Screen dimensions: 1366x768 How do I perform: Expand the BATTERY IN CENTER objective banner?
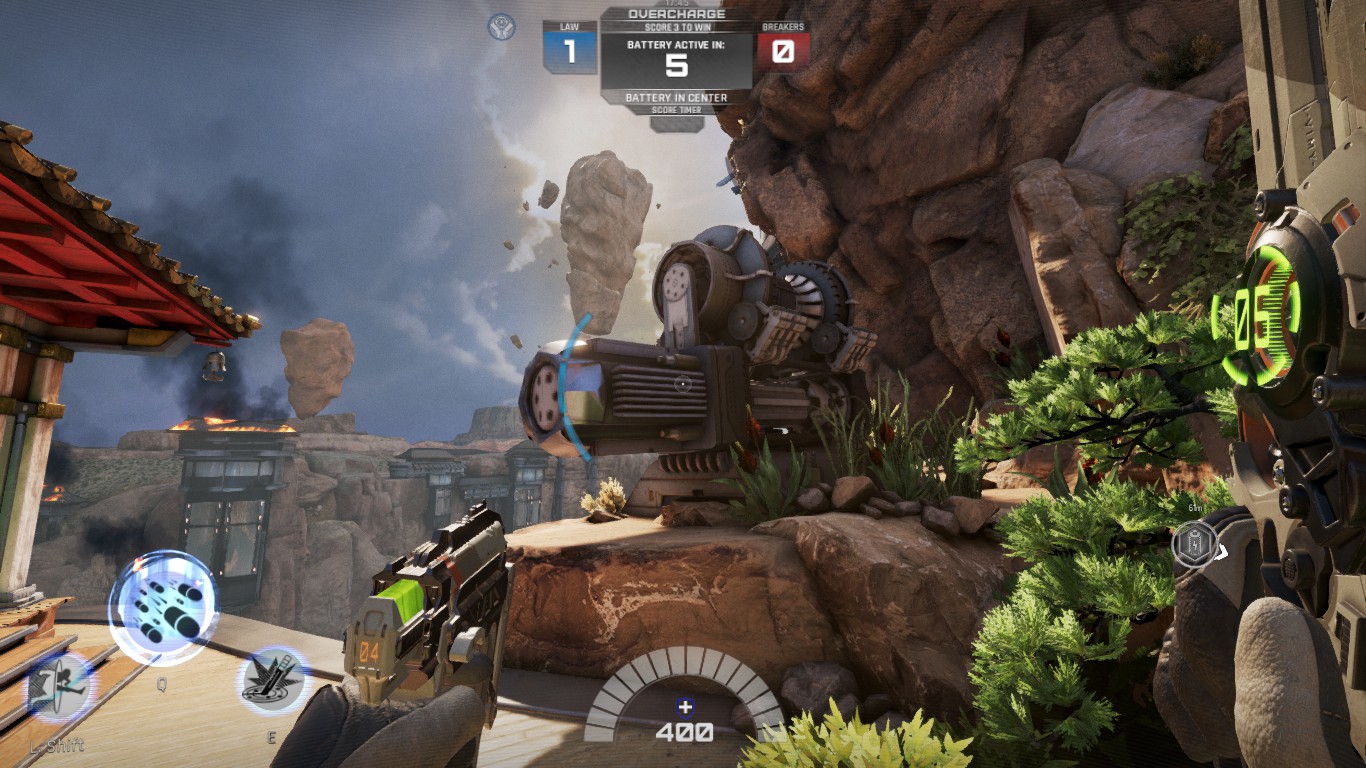678,97
